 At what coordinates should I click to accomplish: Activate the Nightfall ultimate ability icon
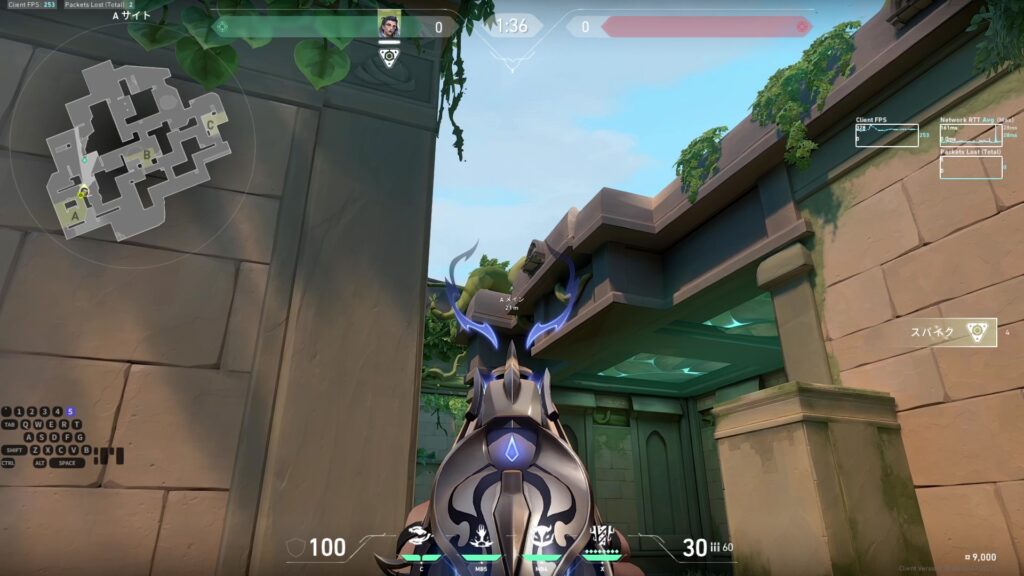(603, 536)
